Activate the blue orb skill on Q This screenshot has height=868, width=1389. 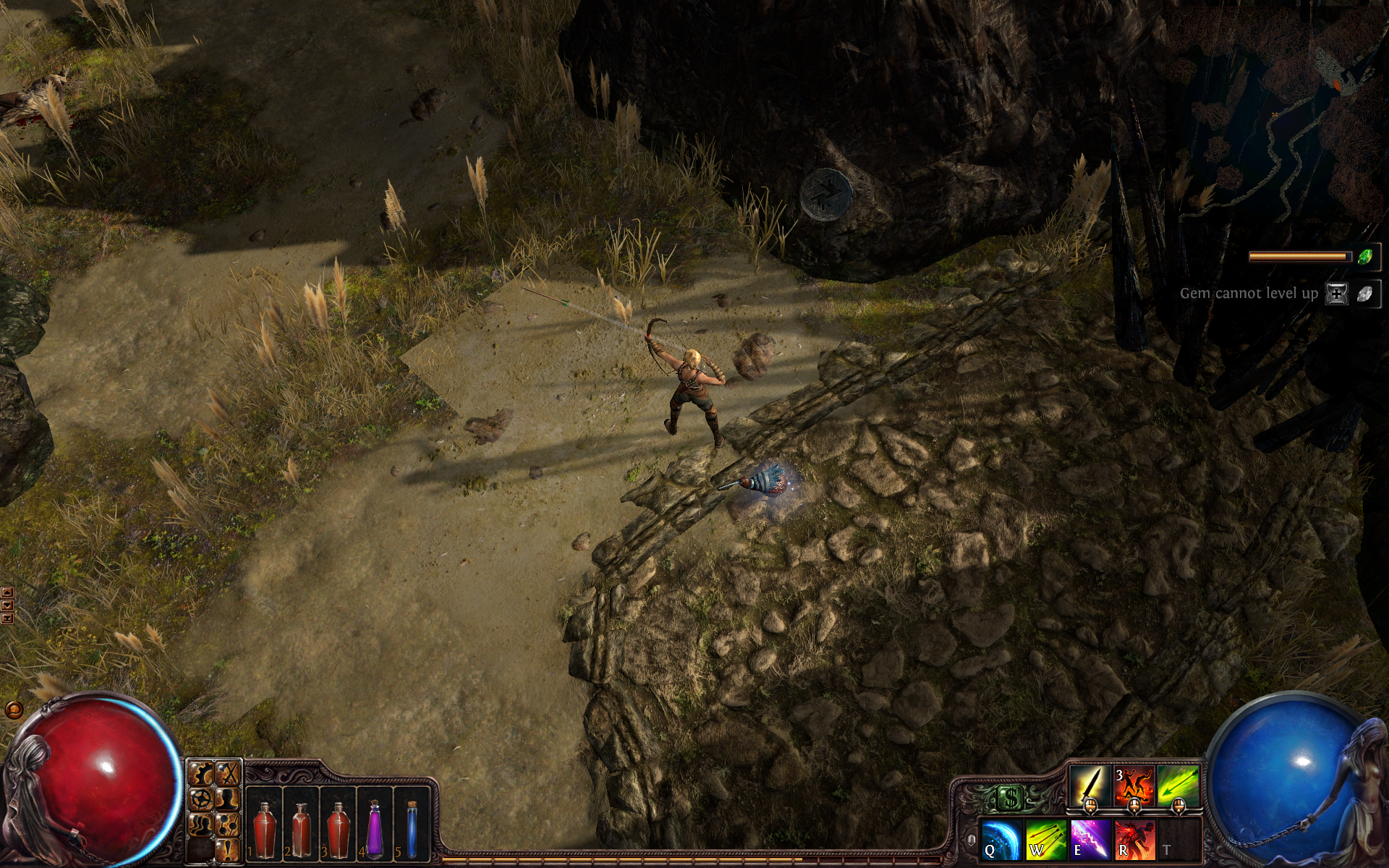(x=1002, y=840)
